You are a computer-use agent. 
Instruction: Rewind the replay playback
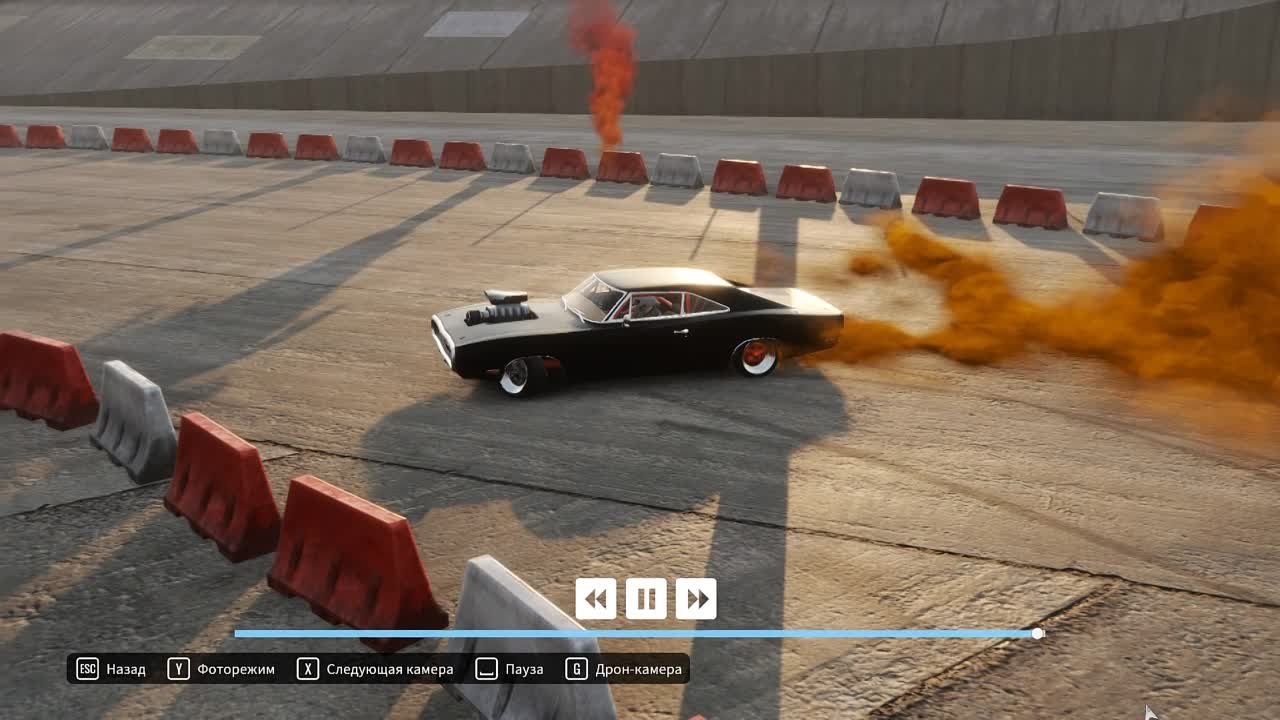pyautogui.click(x=596, y=599)
